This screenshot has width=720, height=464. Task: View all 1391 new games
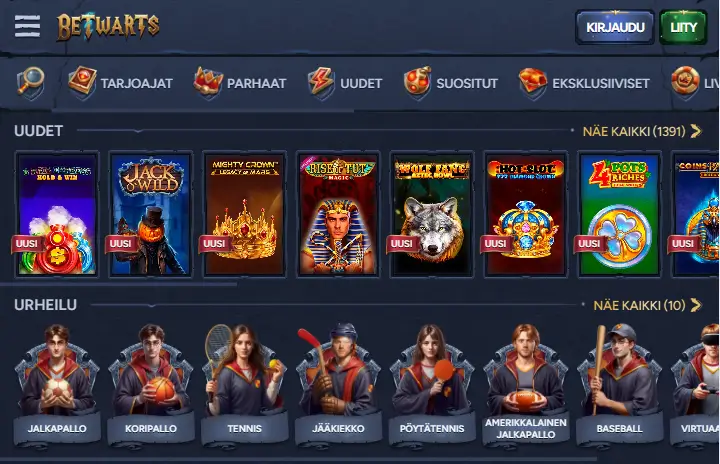pyautogui.click(x=641, y=131)
